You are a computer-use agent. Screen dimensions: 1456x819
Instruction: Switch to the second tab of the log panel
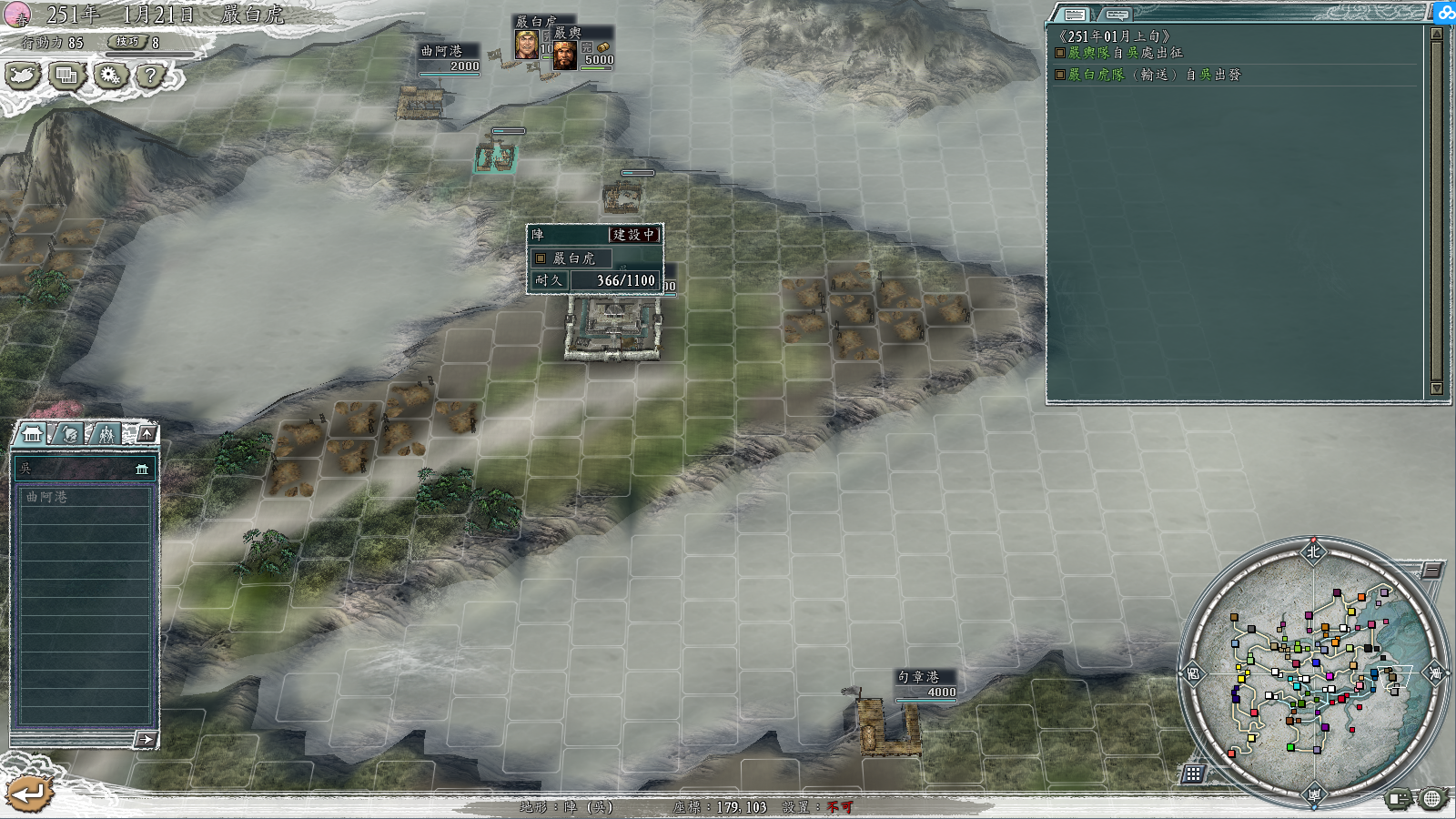click(x=1117, y=15)
